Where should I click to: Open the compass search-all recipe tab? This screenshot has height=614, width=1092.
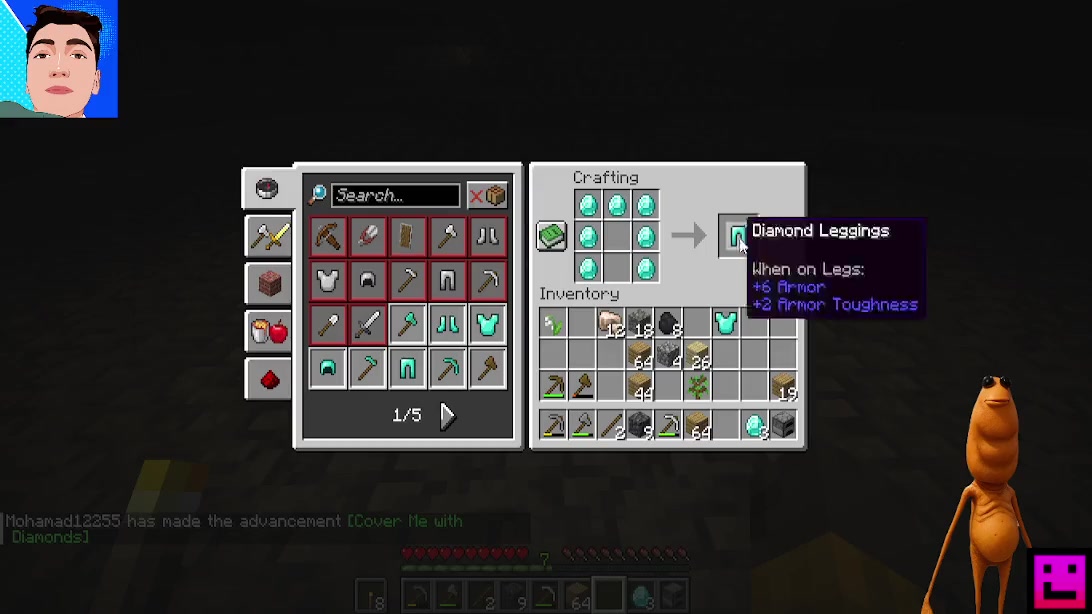click(x=267, y=189)
